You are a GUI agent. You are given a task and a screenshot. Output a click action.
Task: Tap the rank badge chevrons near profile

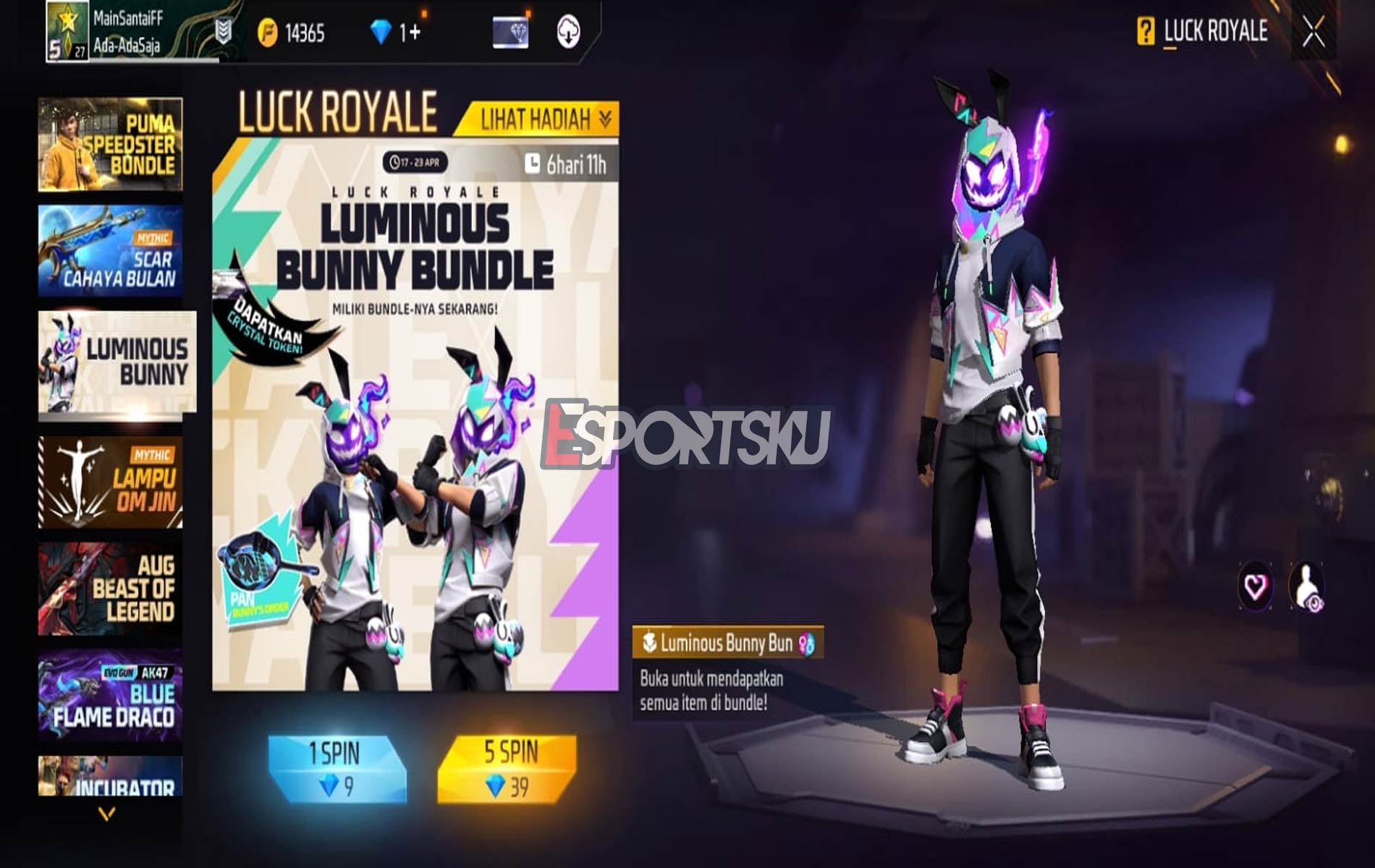pyautogui.click(x=223, y=30)
